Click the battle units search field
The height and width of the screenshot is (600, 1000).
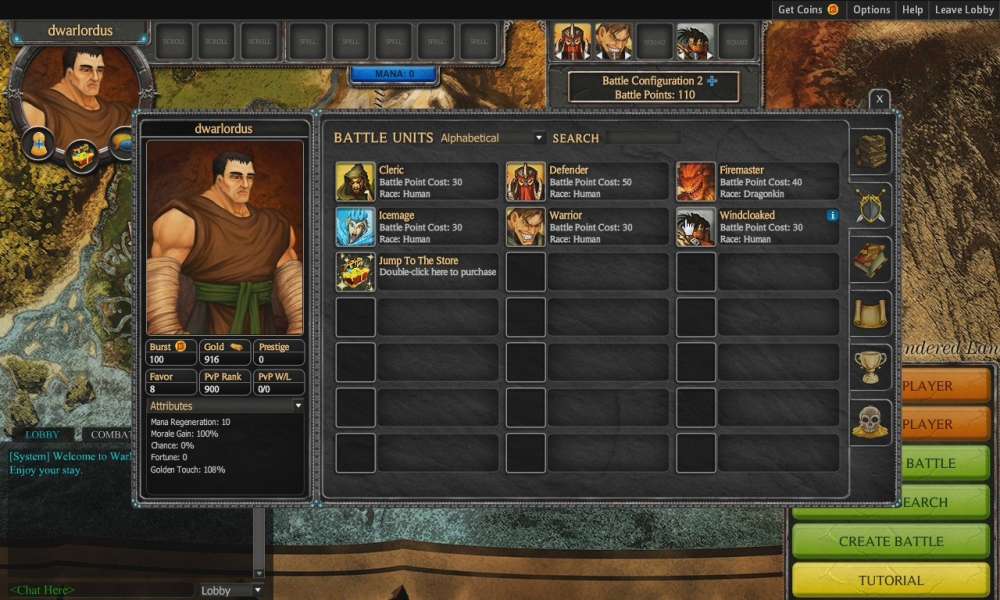643,138
